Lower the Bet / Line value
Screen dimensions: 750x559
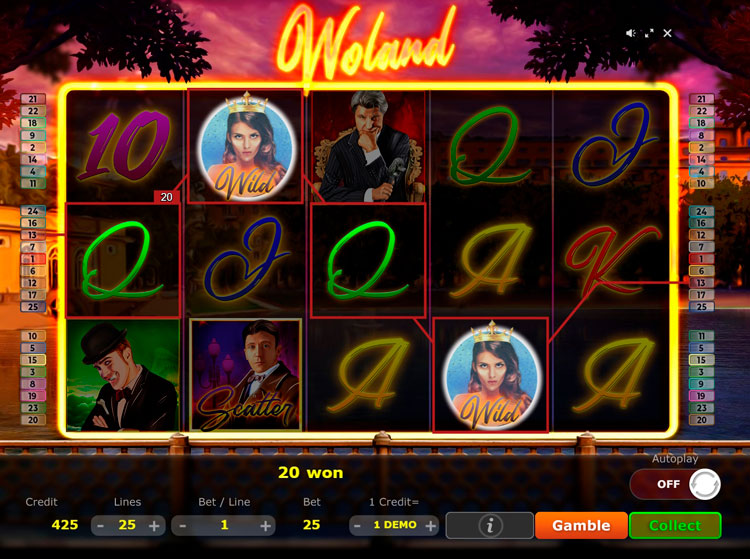point(181,525)
